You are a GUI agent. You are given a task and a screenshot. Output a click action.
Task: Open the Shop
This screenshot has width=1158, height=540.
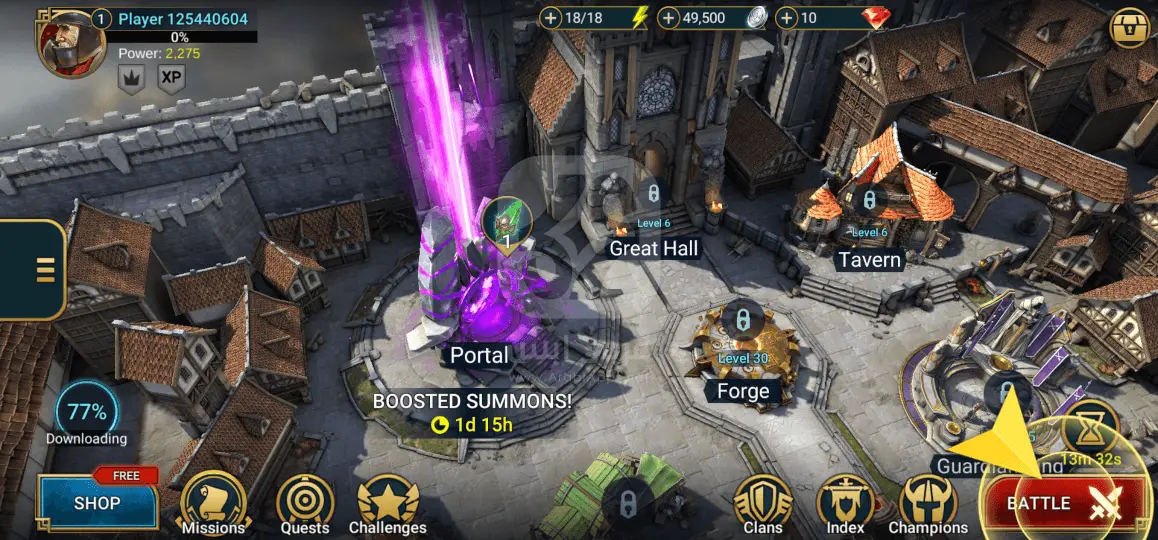pos(97,503)
